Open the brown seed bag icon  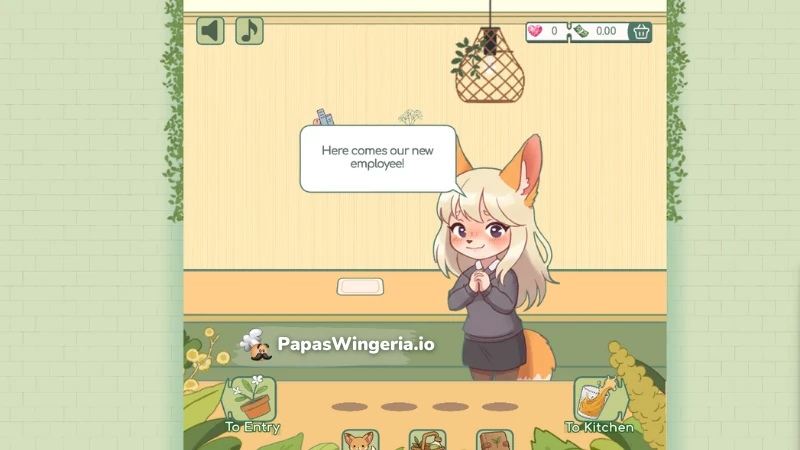click(x=494, y=440)
